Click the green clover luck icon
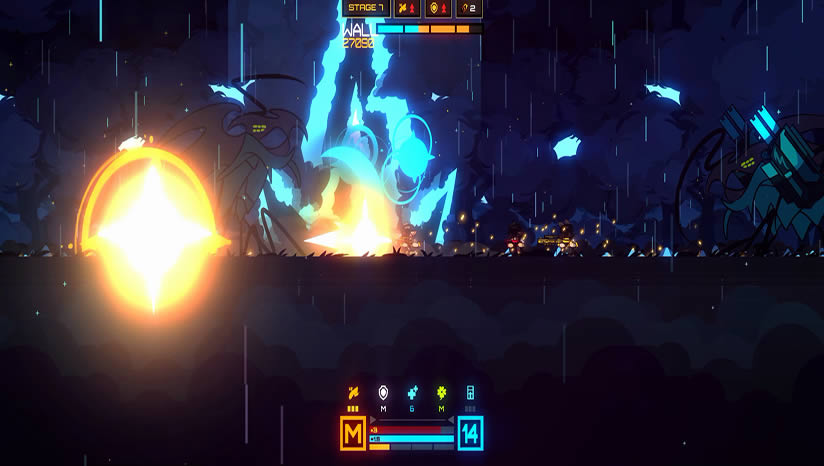 (441, 393)
